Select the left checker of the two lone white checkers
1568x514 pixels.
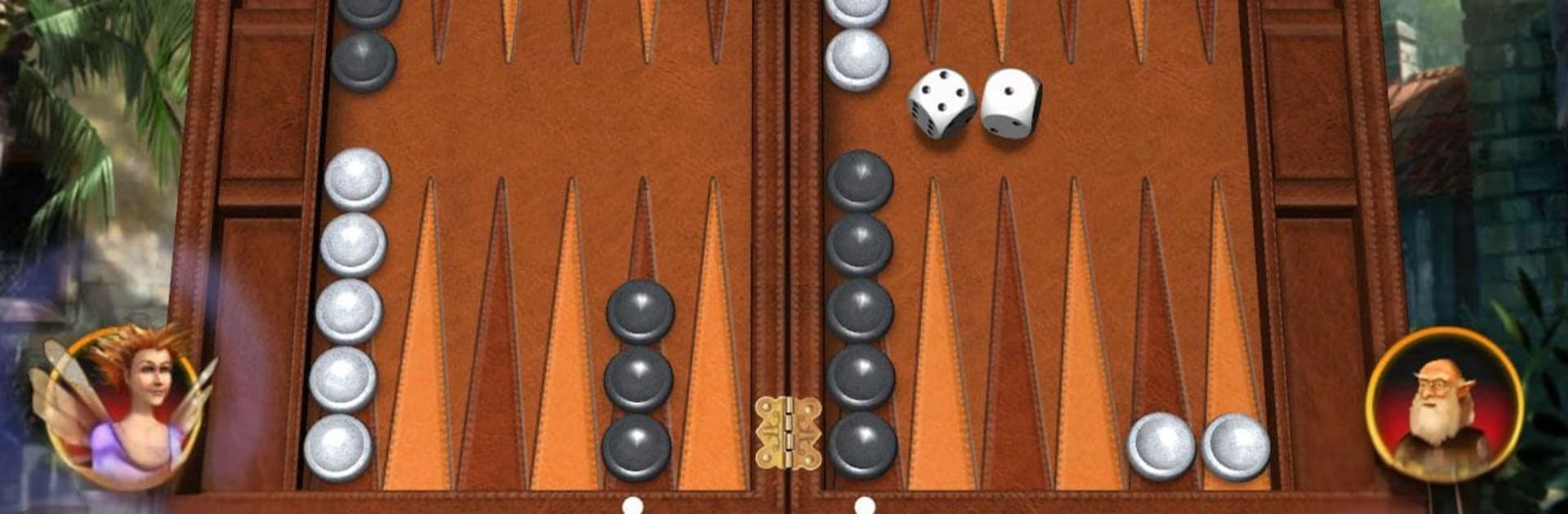click(x=1160, y=446)
